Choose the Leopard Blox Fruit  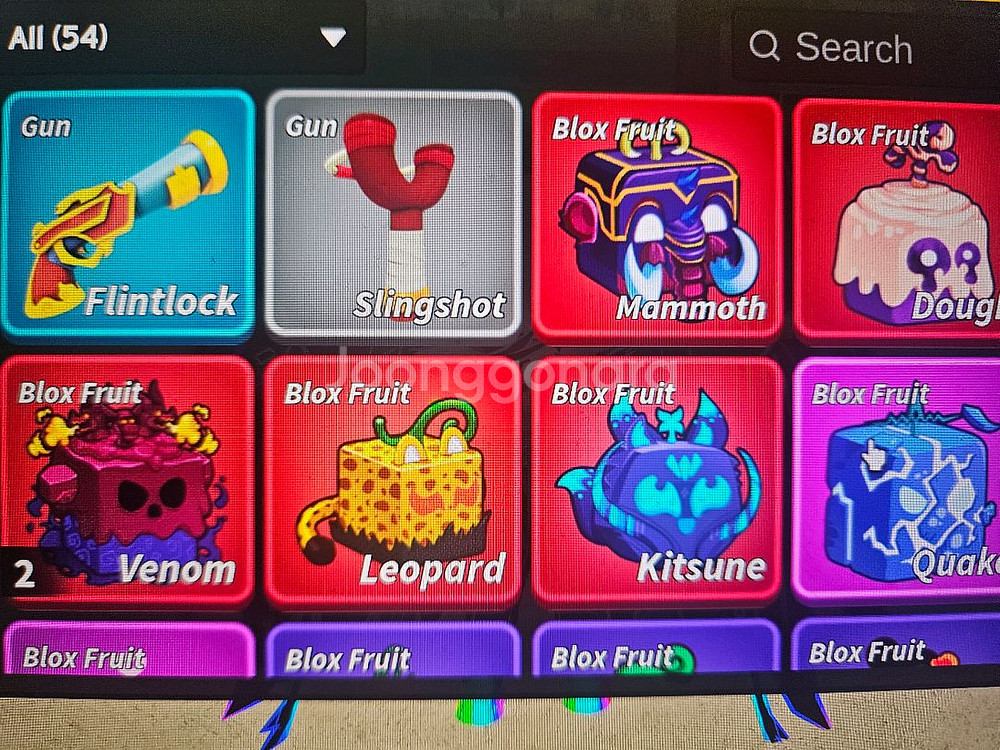(393, 481)
